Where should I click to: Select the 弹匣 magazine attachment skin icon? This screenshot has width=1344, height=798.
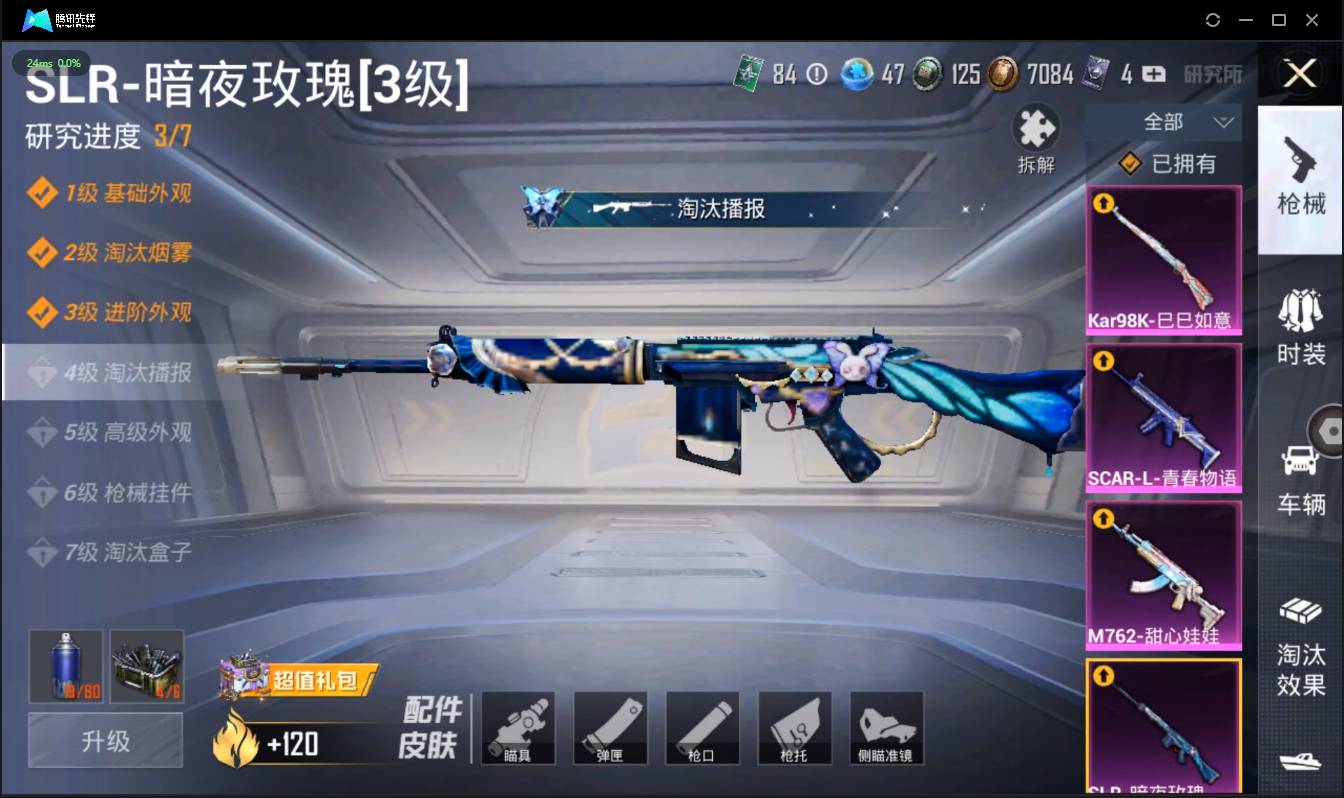click(x=610, y=727)
